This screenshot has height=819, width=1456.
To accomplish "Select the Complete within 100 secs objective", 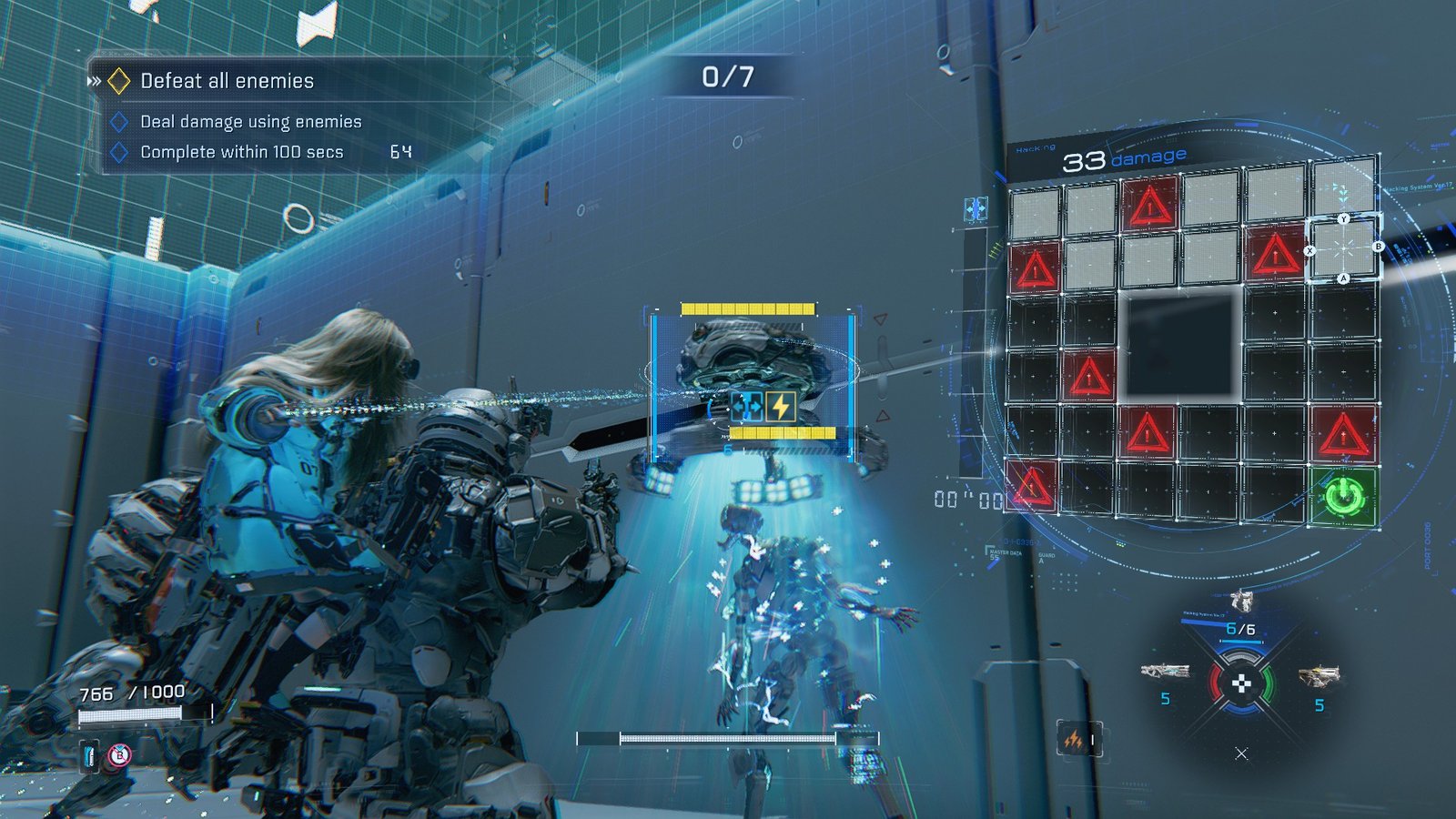I will 241,152.
